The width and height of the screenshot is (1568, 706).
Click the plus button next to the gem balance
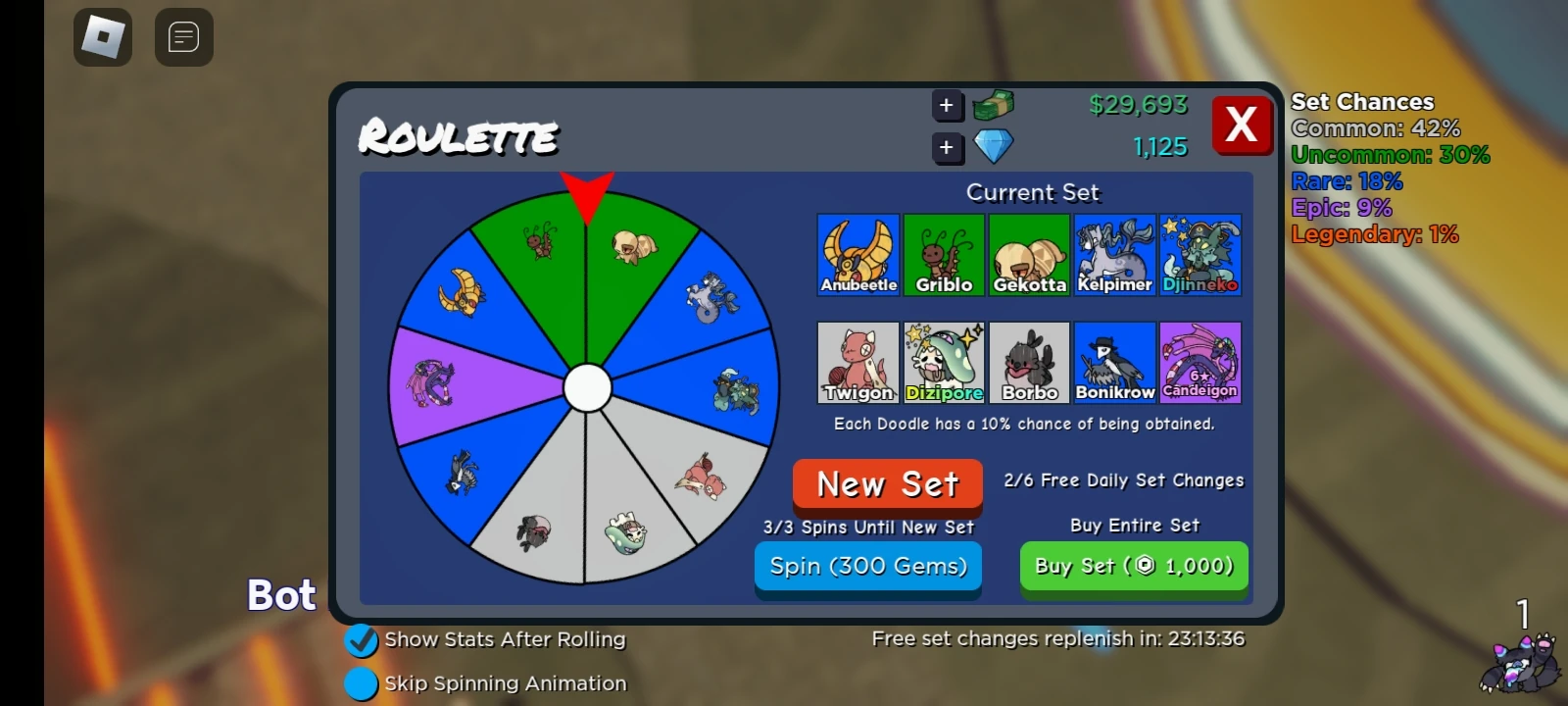tap(947, 147)
